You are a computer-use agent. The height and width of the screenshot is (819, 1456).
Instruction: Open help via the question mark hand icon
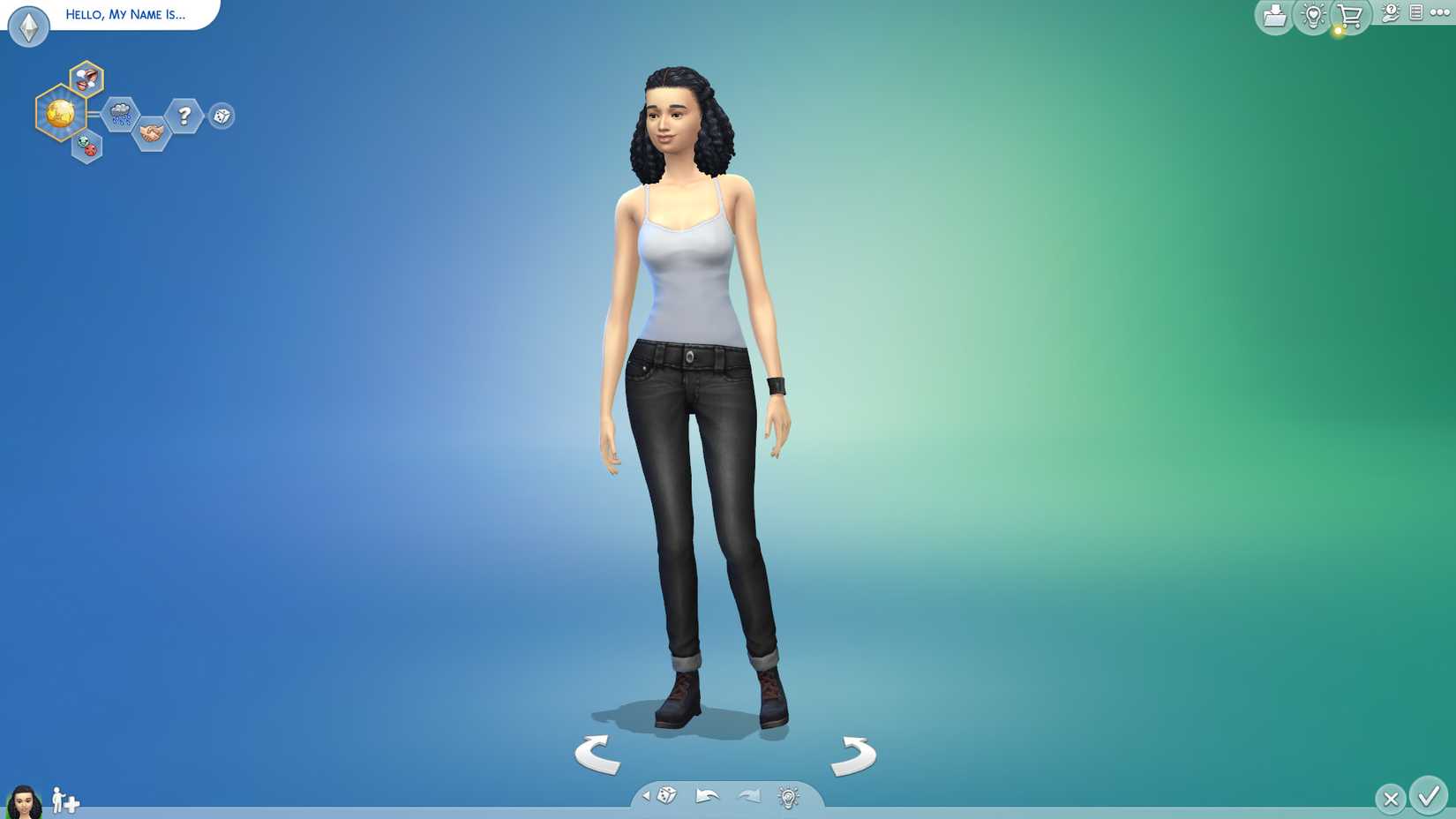(1391, 13)
